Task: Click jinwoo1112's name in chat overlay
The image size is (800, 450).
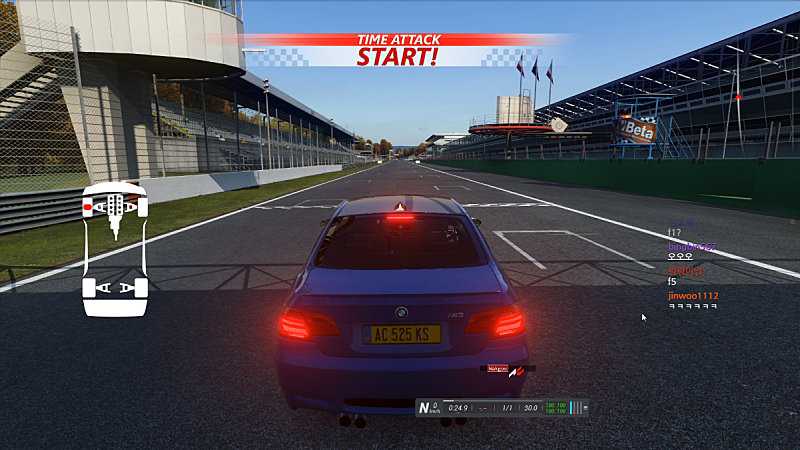Action: click(x=693, y=296)
